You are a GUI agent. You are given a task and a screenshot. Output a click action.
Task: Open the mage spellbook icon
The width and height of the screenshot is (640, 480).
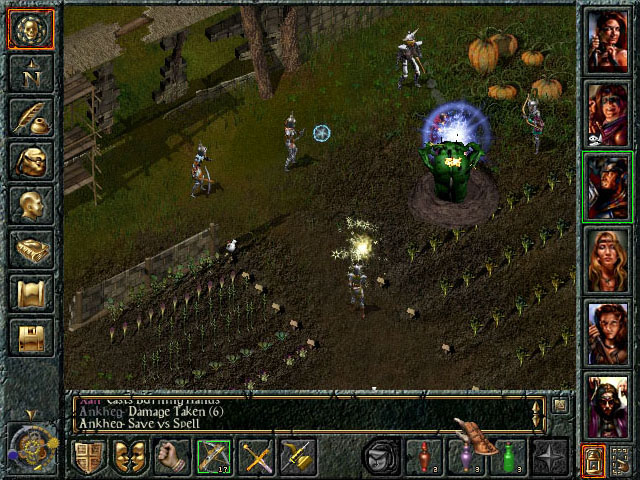click(x=29, y=249)
